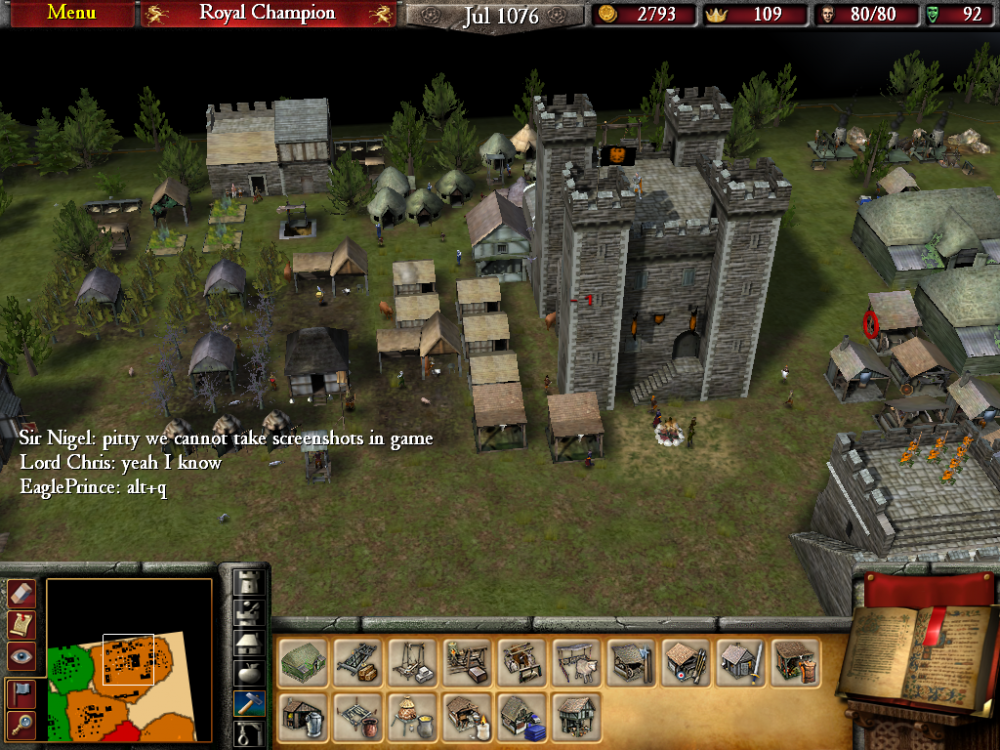
Task: Open the Menu button
Action: (71, 13)
